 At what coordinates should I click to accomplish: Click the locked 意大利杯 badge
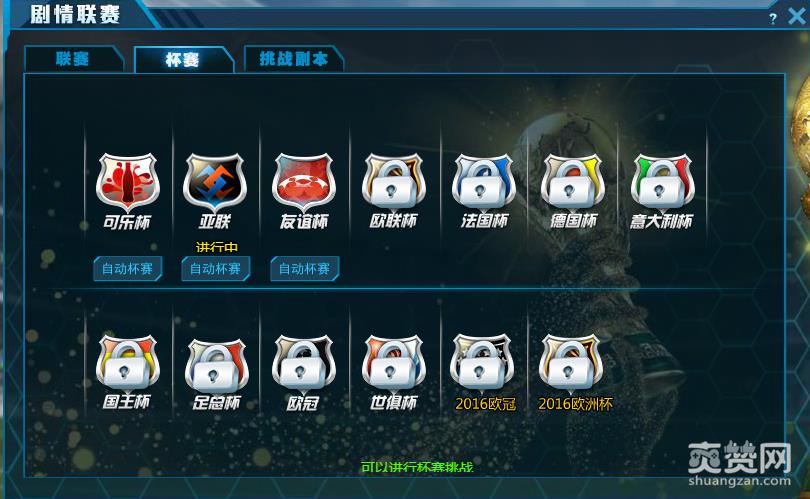662,182
